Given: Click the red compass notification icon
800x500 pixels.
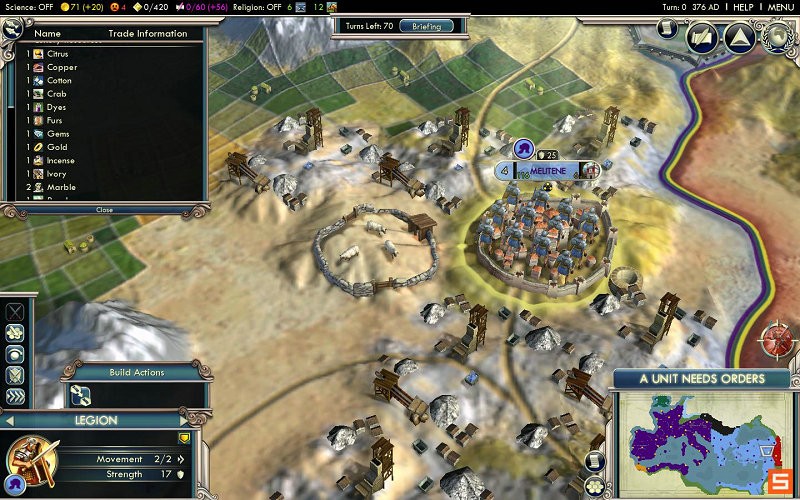Looking at the screenshot, I should (779, 339).
